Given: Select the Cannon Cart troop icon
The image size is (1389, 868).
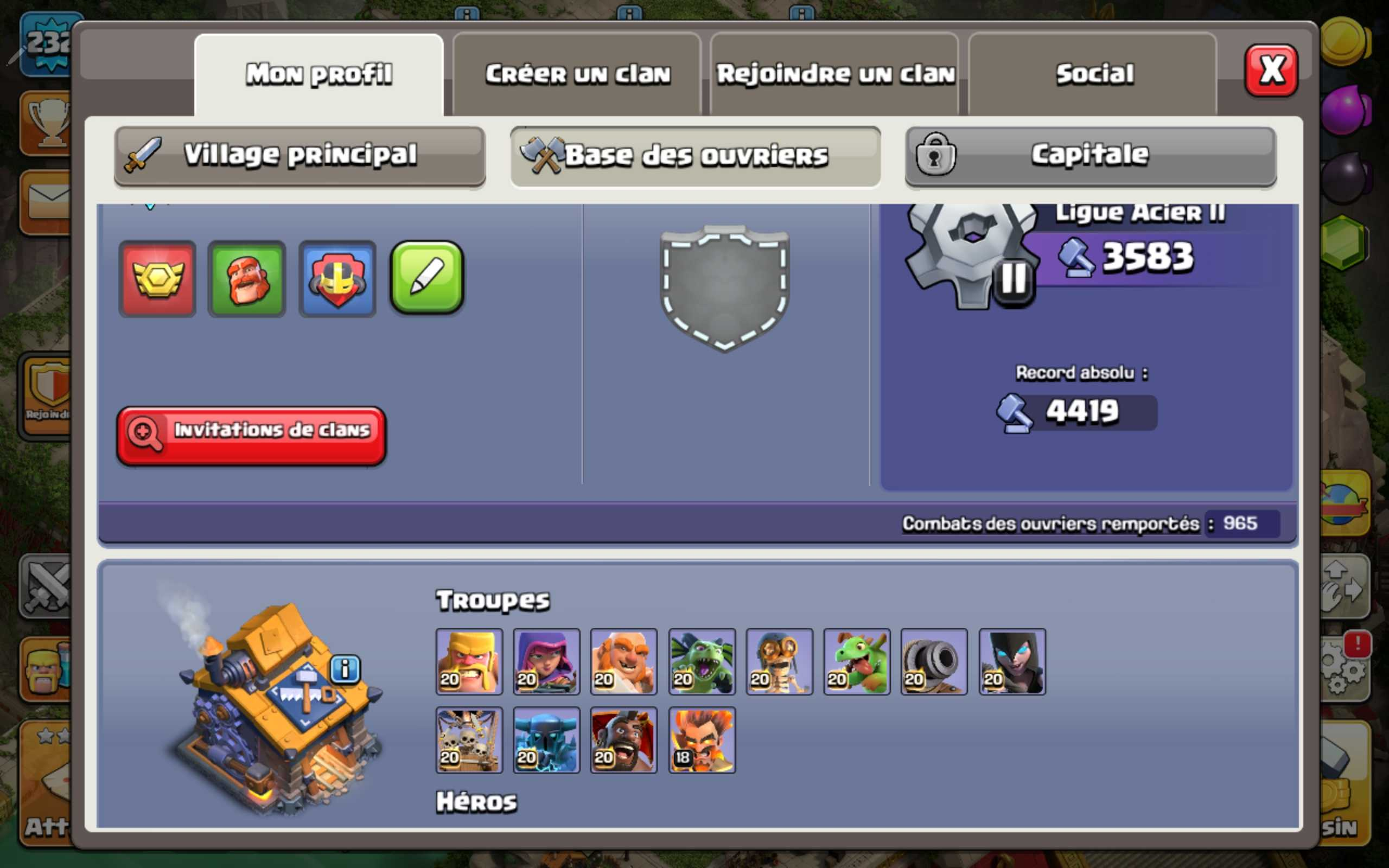Looking at the screenshot, I should point(933,663).
